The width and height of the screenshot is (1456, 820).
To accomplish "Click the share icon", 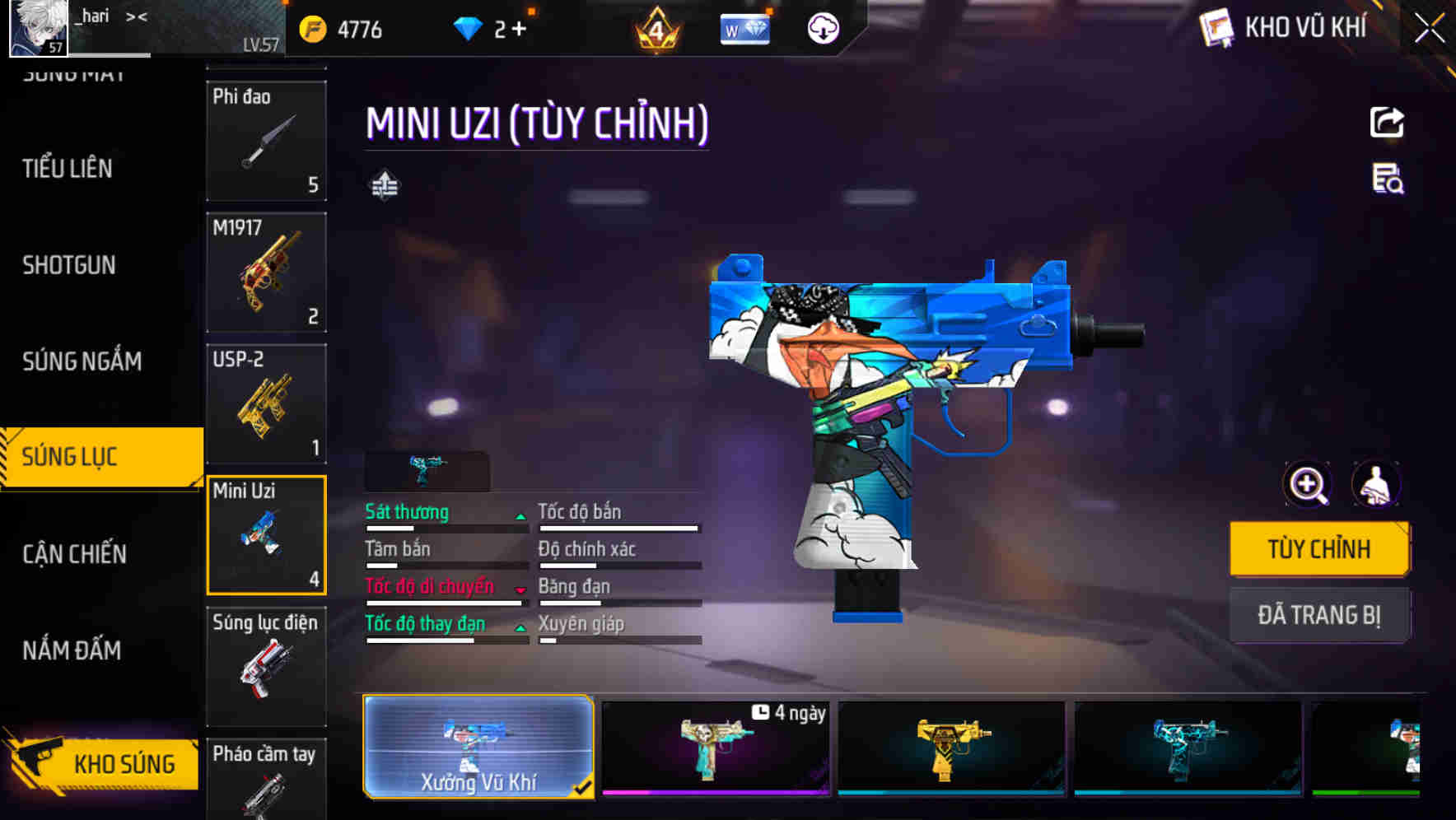I will point(1387,123).
